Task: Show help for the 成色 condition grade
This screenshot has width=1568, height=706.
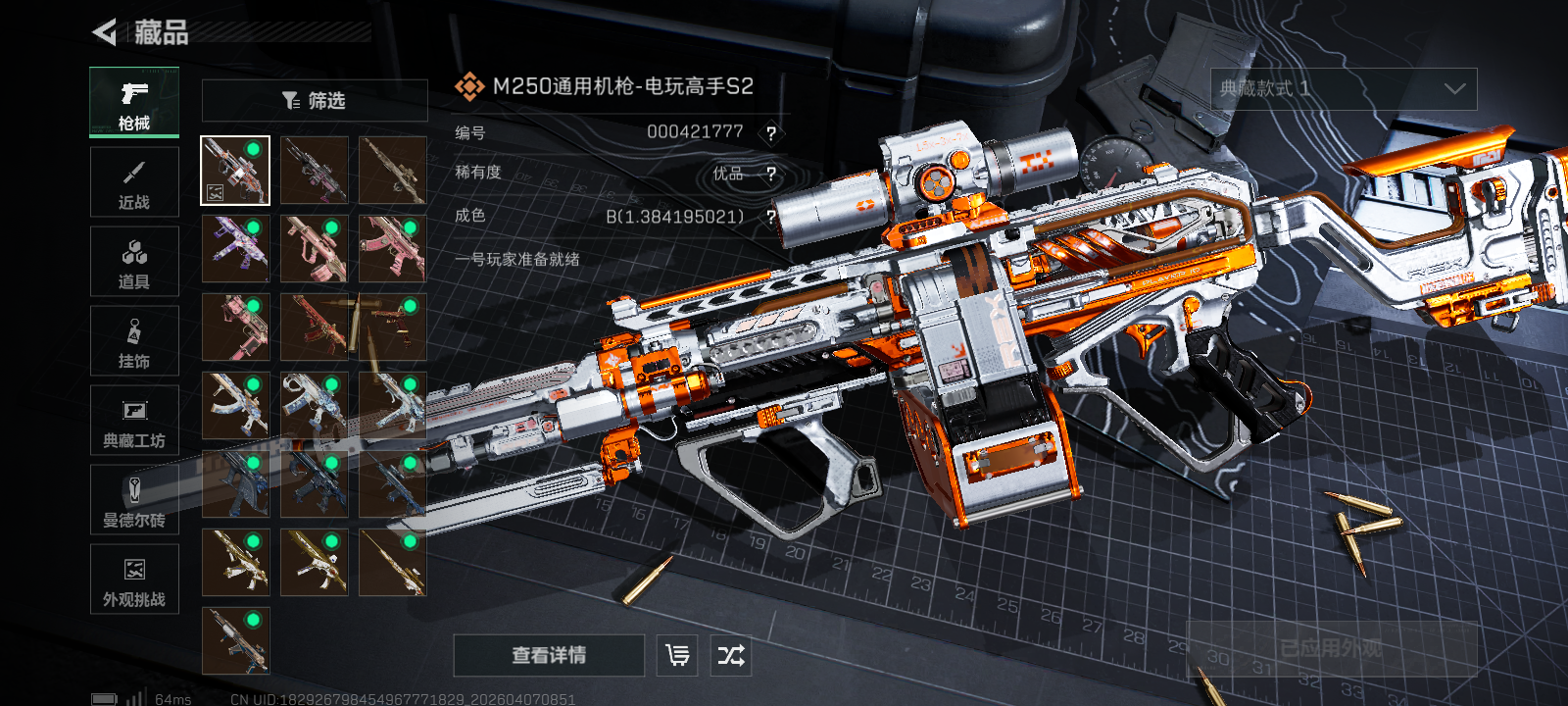Action: [x=771, y=217]
